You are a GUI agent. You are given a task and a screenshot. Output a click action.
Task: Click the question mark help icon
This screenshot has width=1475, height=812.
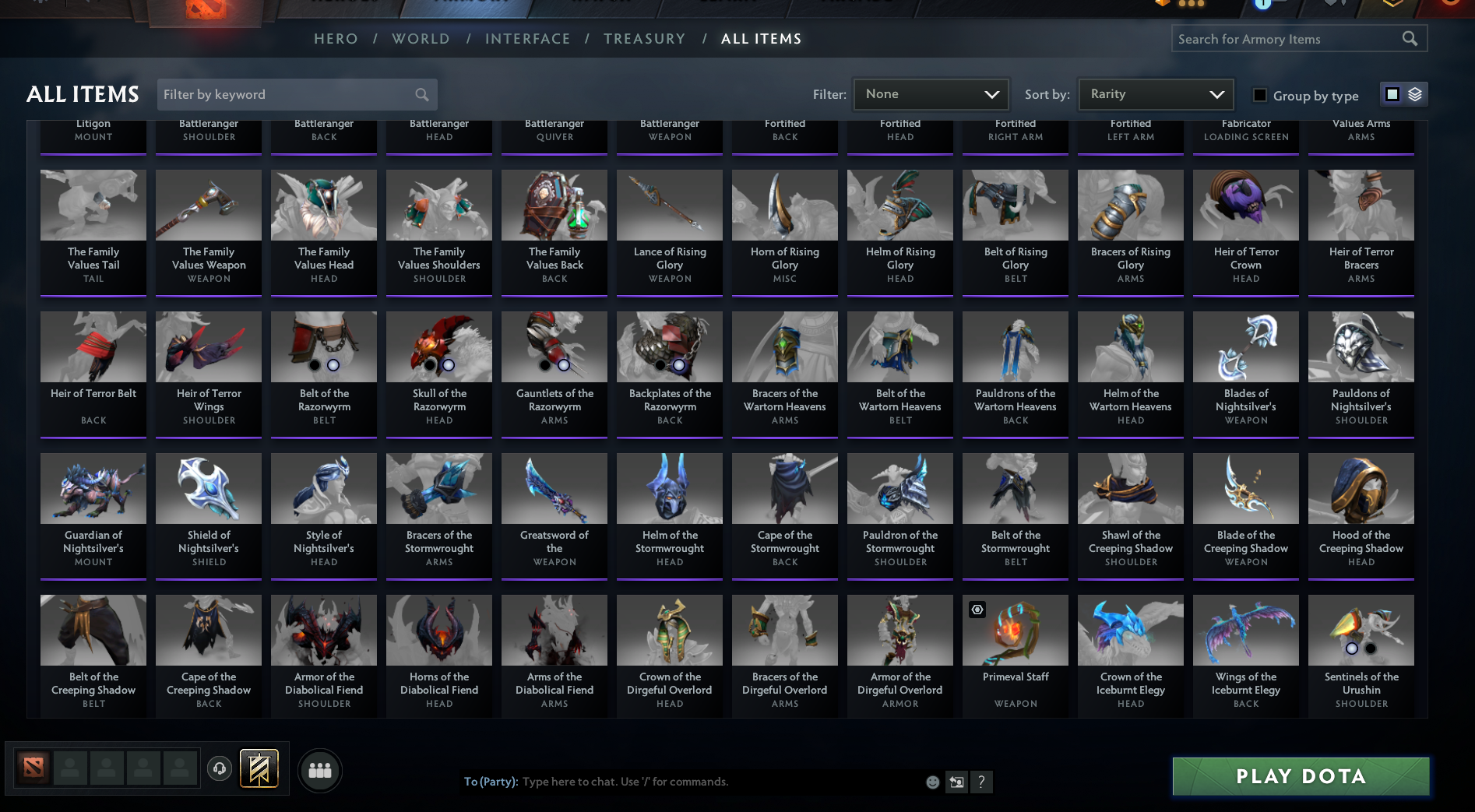click(x=980, y=782)
